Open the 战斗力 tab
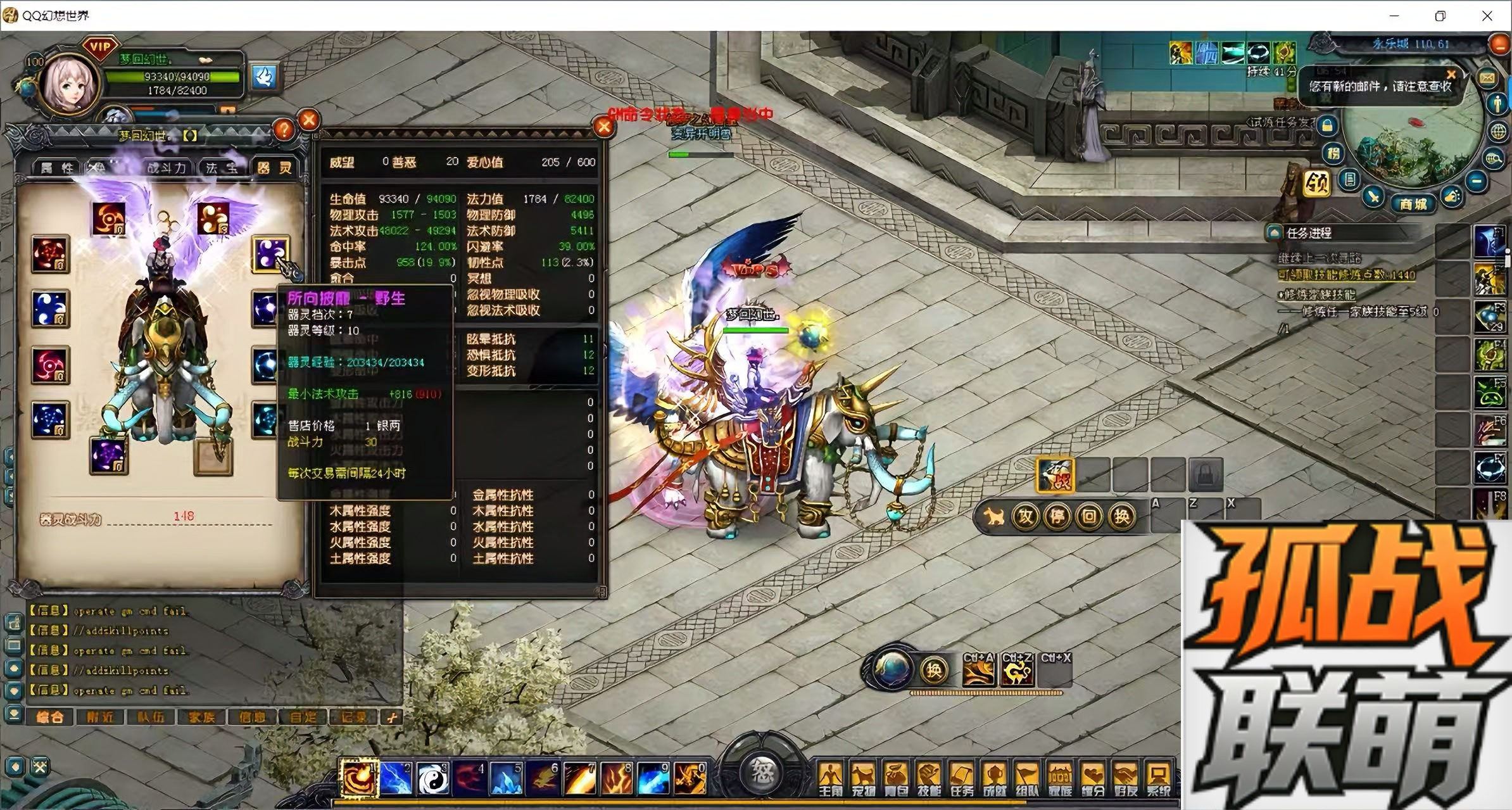Image resolution: width=1512 pixels, height=810 pixels. tap(167, 168)
